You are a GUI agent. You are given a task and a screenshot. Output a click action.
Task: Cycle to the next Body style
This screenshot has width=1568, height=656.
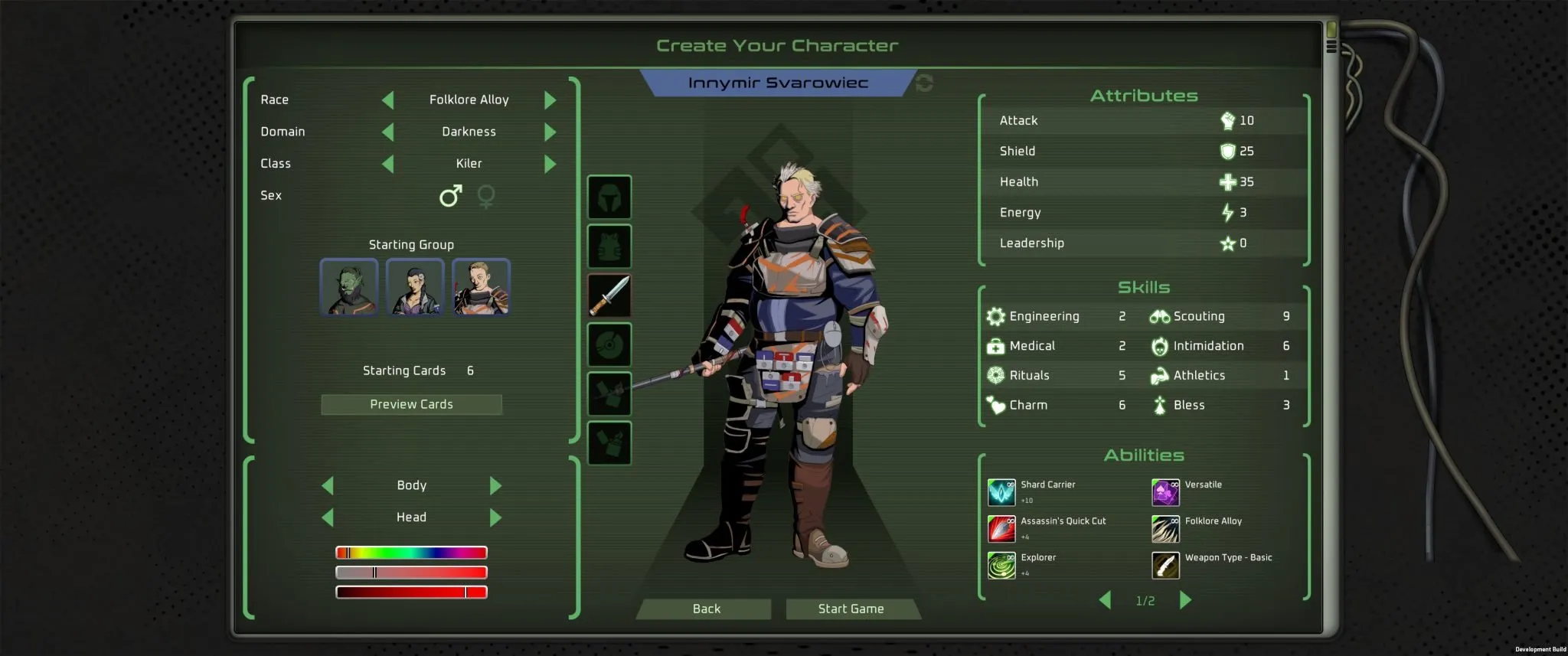pos(495,486)
